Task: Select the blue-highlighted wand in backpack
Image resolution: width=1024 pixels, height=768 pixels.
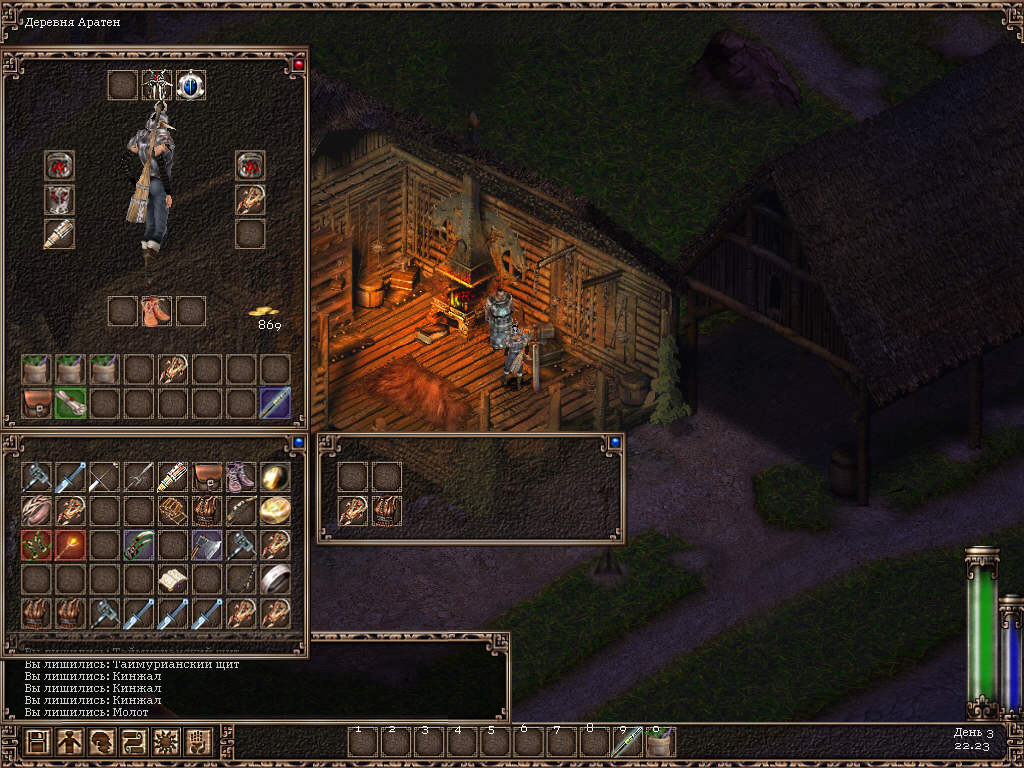Action: [x=275, y=403]
